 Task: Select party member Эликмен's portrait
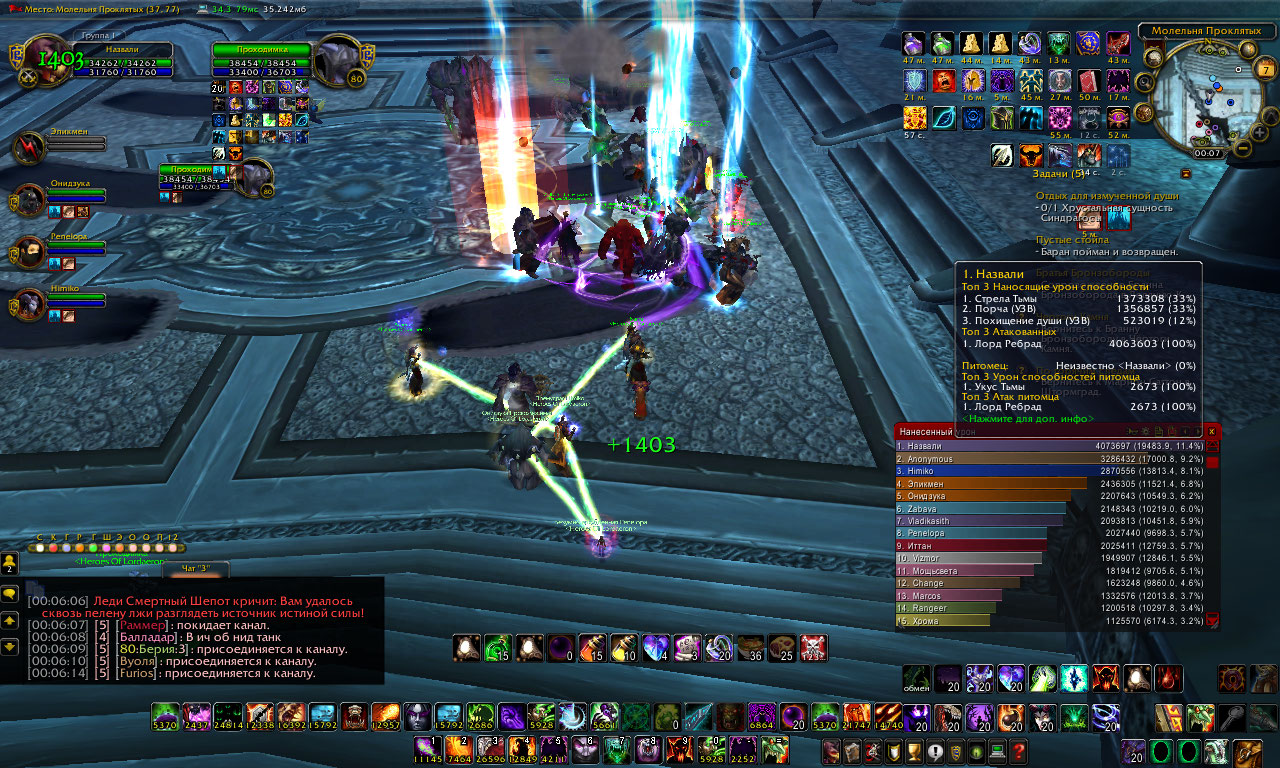[x=28, y=148]
